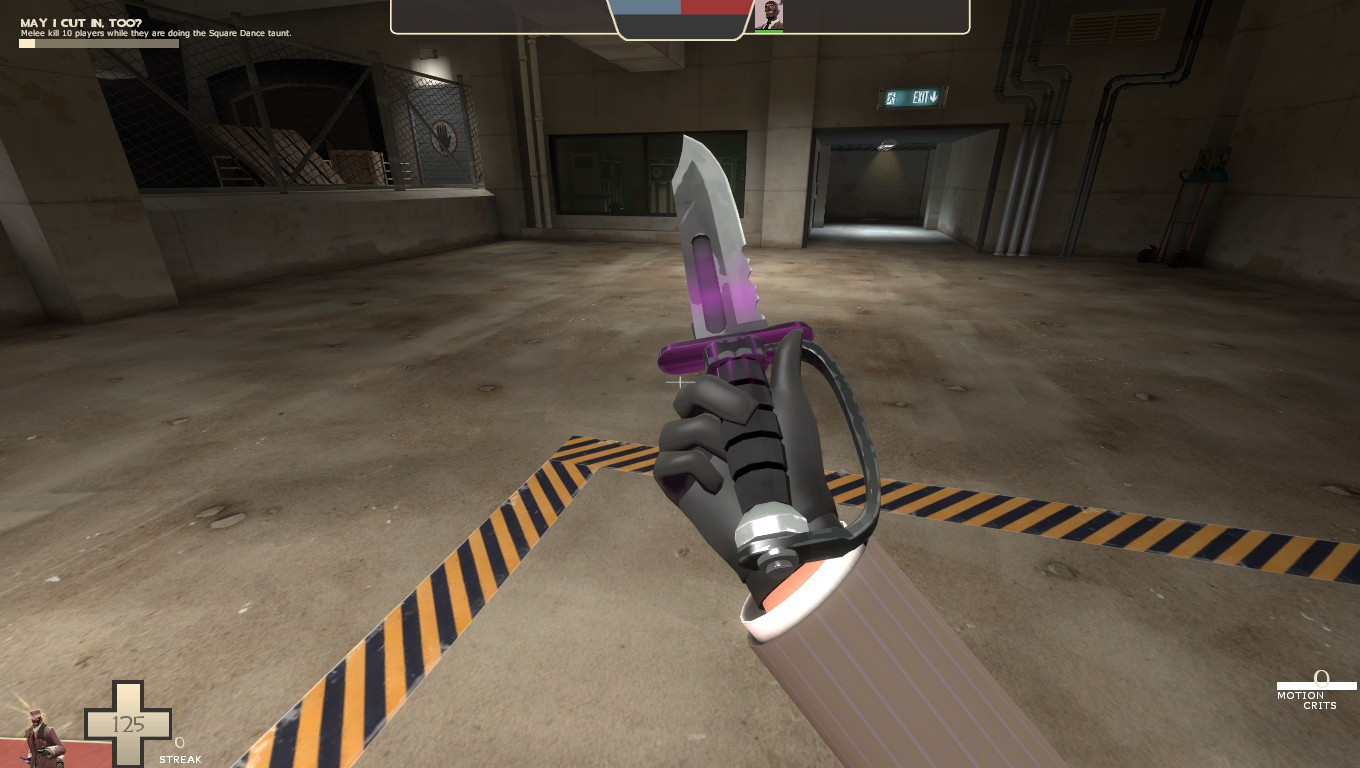Click the white Motion Crits charge meter
This screenshot has width=1360, height=768.
pyautogui.click(x=1318, y=684)
